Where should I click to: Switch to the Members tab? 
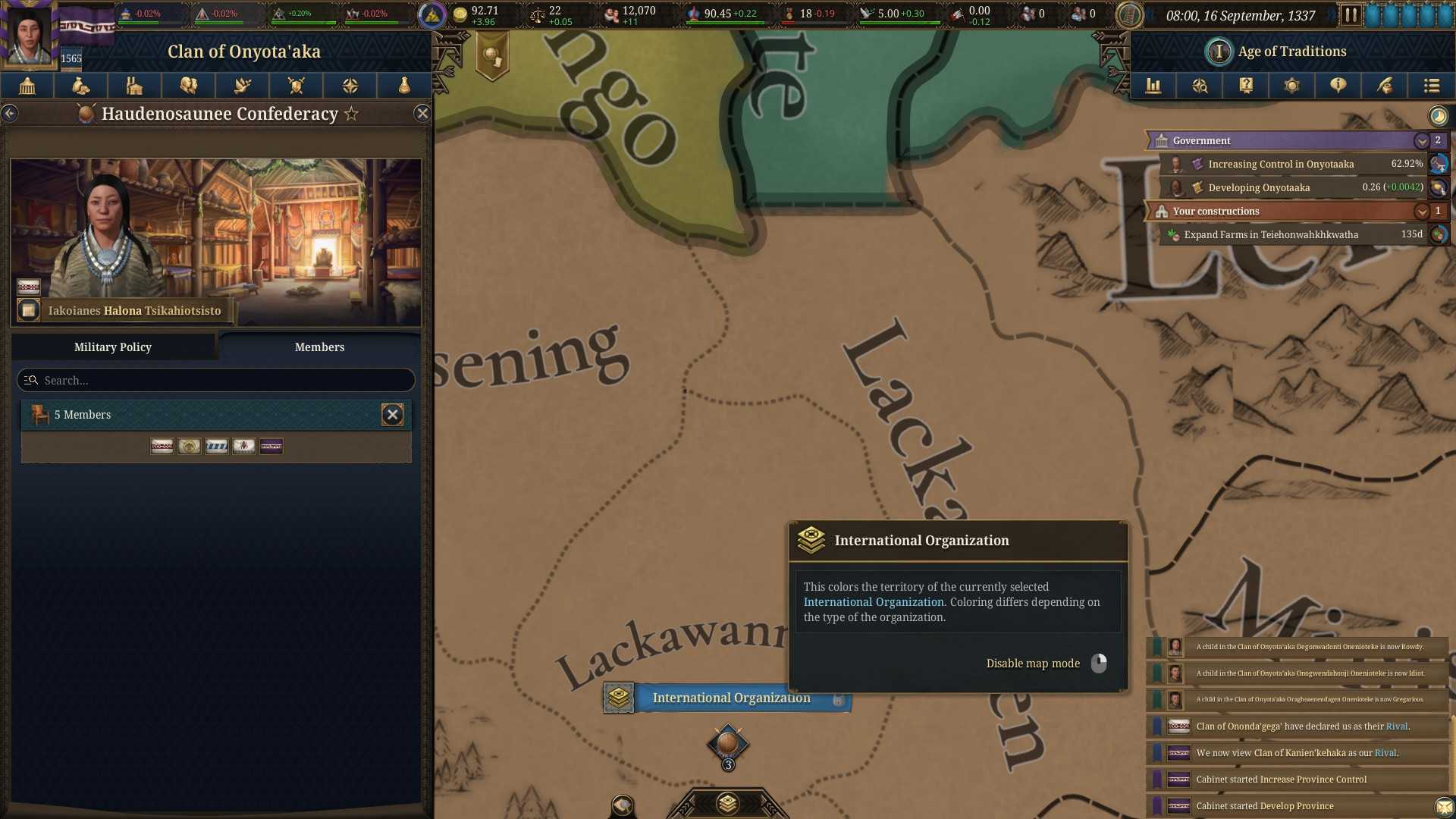click(x=319, y=347)
